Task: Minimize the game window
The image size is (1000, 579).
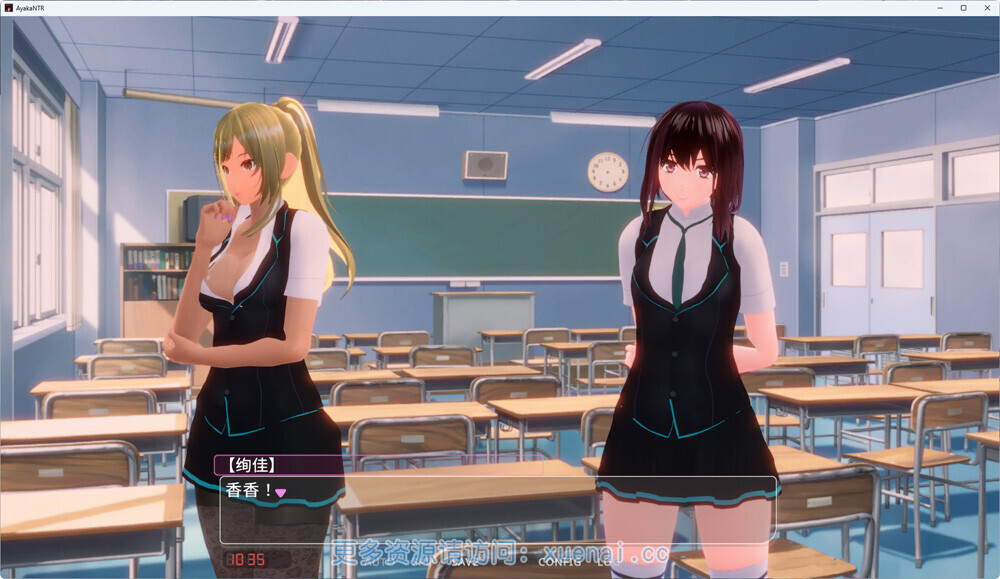Action: 941,8
